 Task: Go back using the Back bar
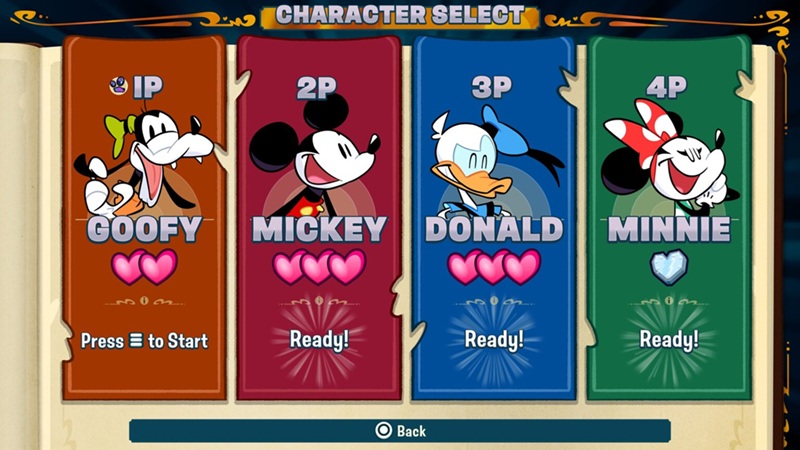coord(400,431)
